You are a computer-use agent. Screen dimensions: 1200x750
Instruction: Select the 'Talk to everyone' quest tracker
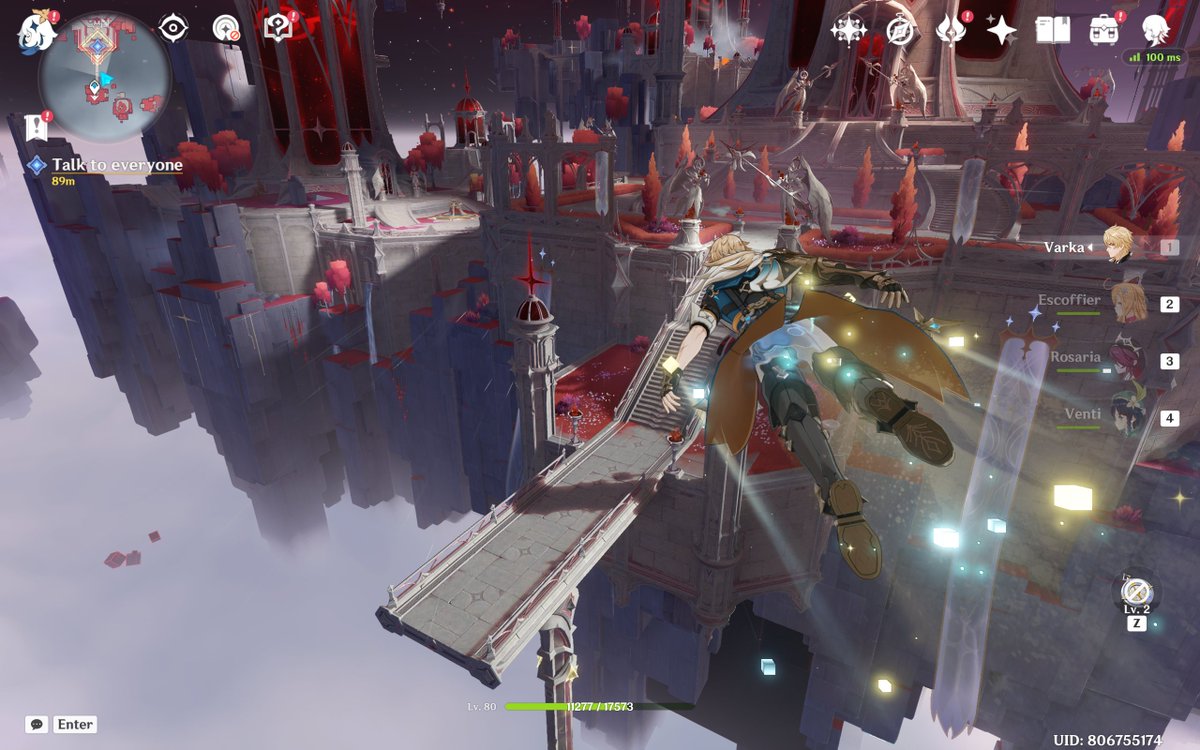point(117,165)
